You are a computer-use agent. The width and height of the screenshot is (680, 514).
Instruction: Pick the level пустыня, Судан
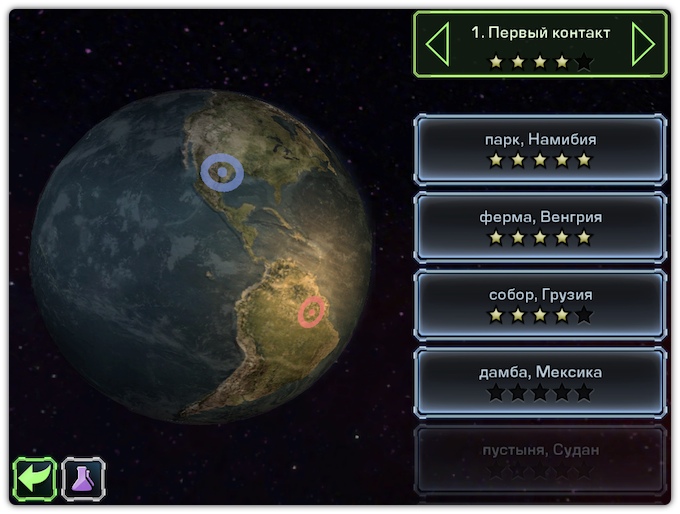pos(540,457)
